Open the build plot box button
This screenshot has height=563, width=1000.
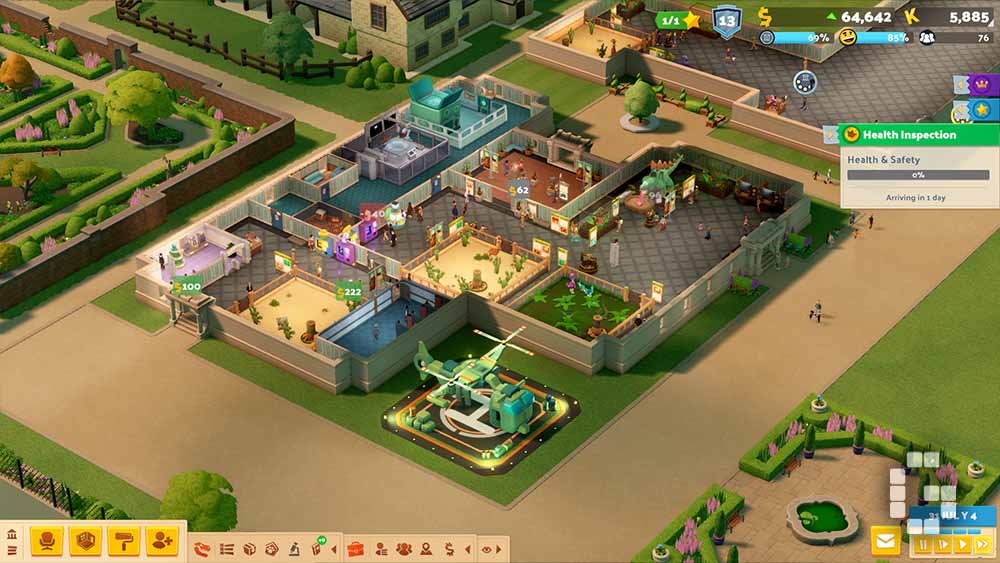(x=85, y=541)
